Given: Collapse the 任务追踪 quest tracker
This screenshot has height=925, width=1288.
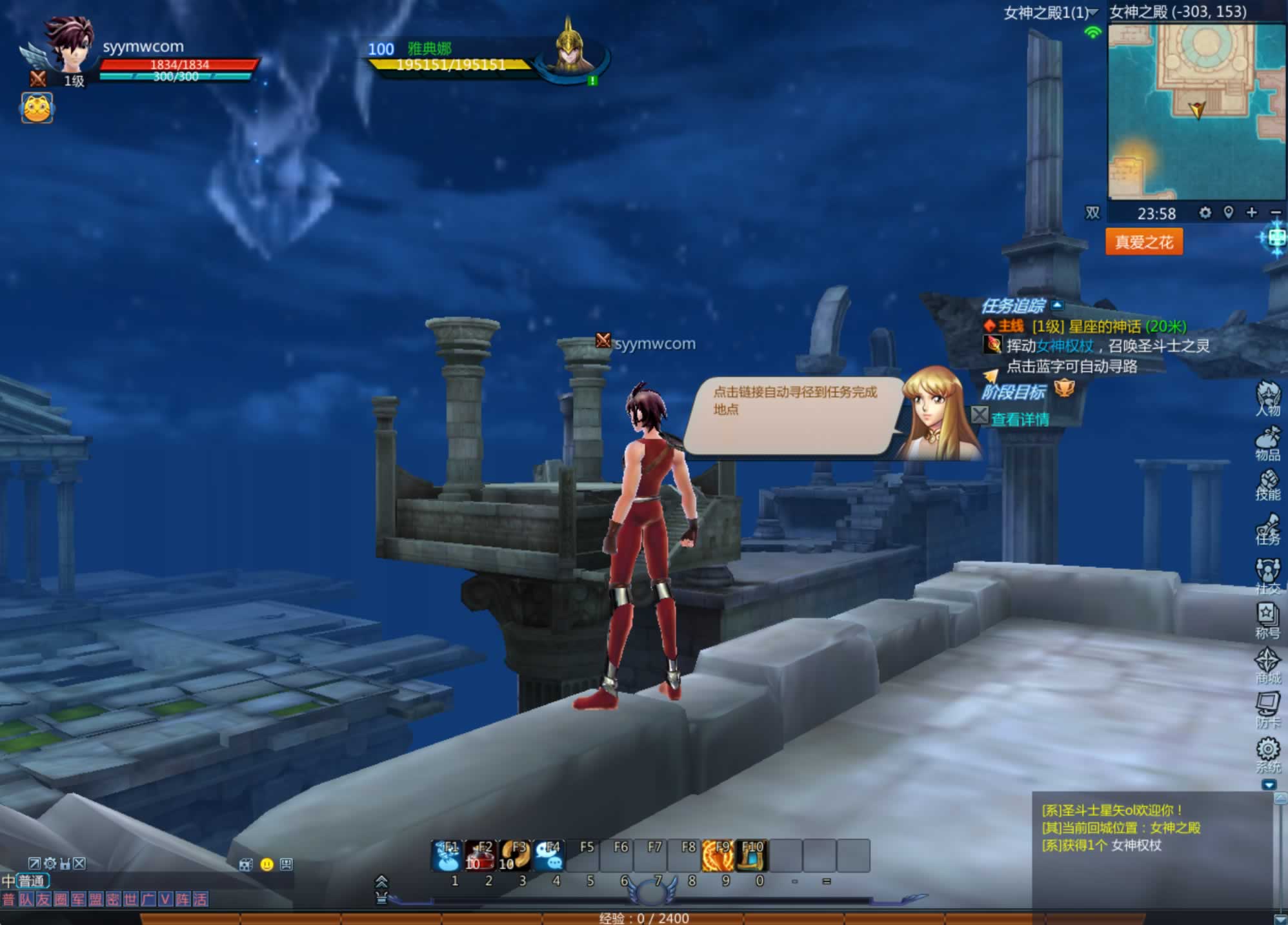Looking at the screenshot, I should [x=1057, y=305].
